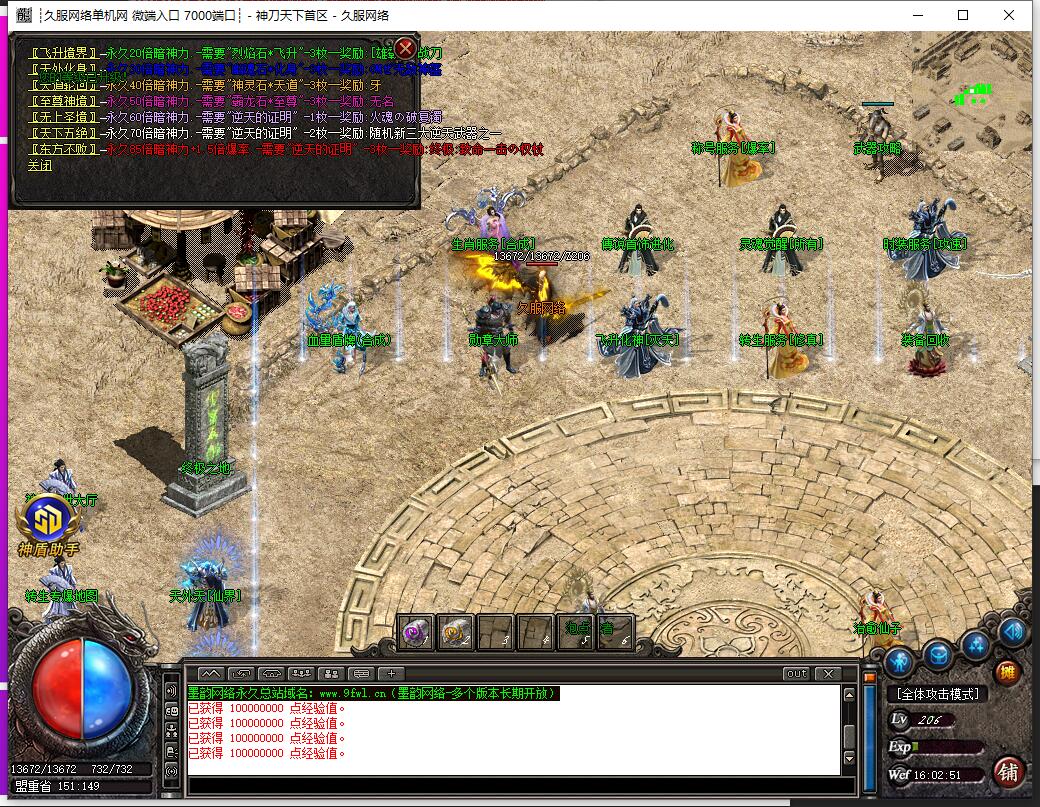Focus the chat text input field
The width and height of the screenshot is (1040, 807).
click(510, 785)
